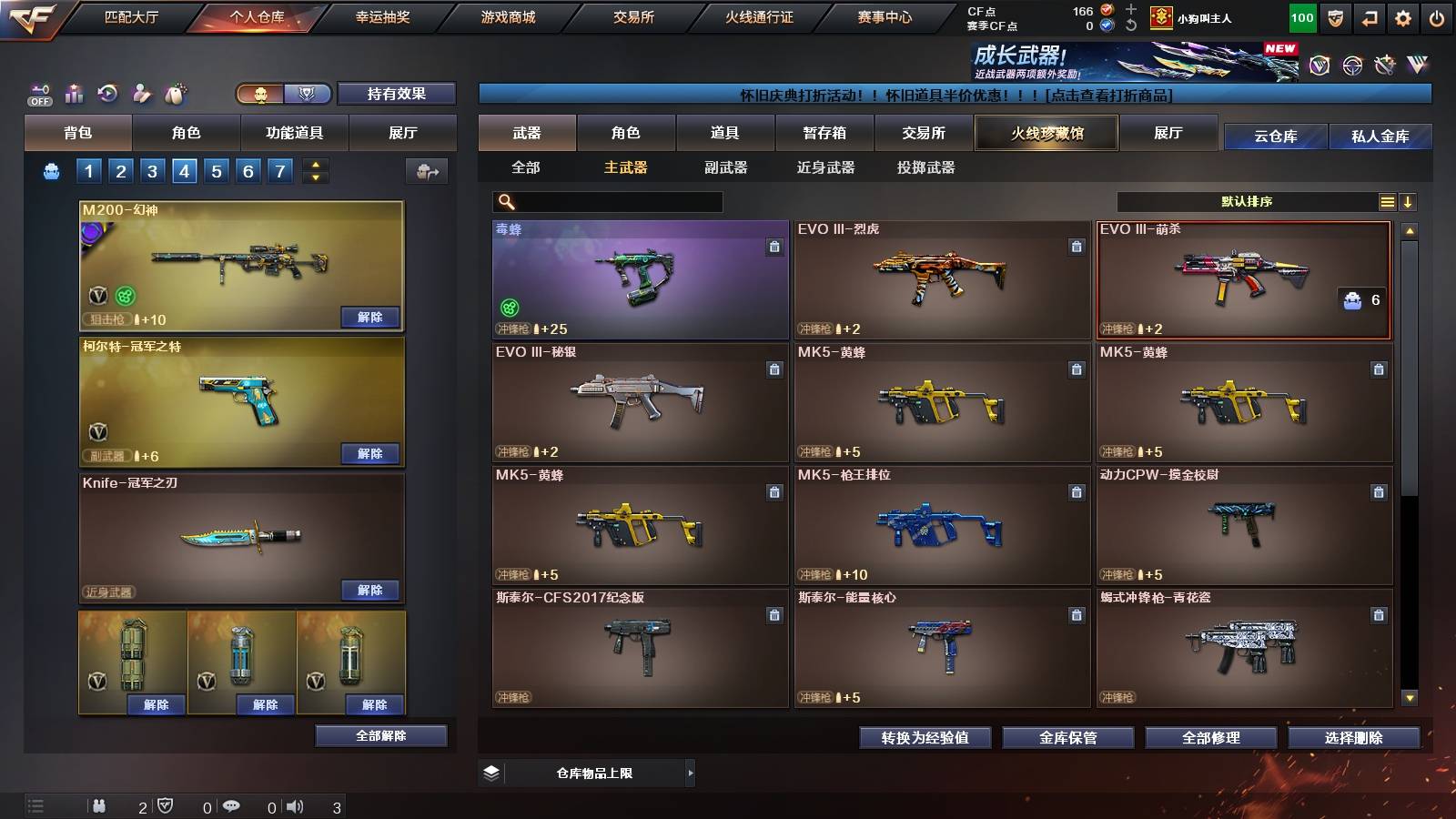1456x819 pixels.
Task: Click the pet egg icon in top-left toolbar
Action: tap(174, 94)
